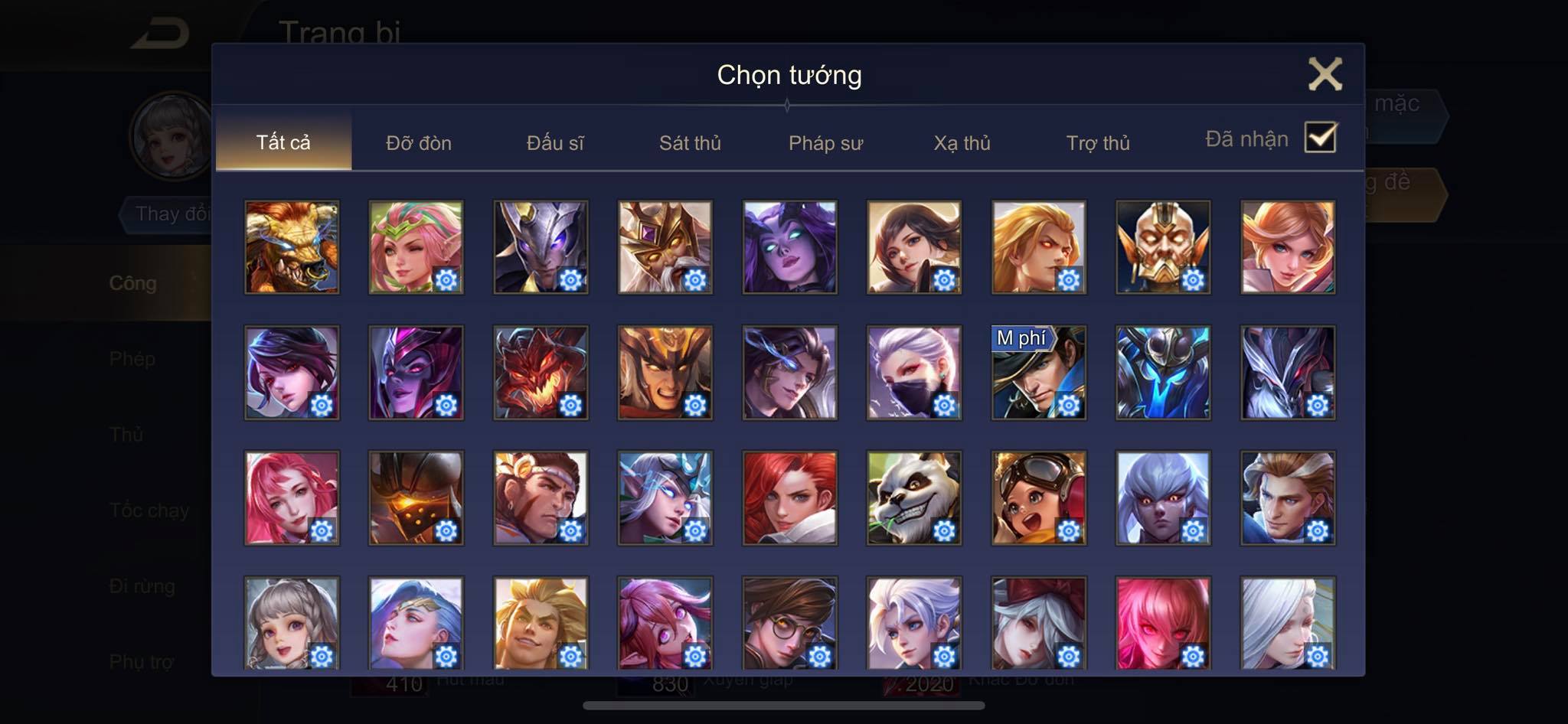Image resolution: width=1568 pixels, height=724 pixels.
Task: Select the masked white-haired ninja hero
Action: pyautogui.click(x=913, y=373)
